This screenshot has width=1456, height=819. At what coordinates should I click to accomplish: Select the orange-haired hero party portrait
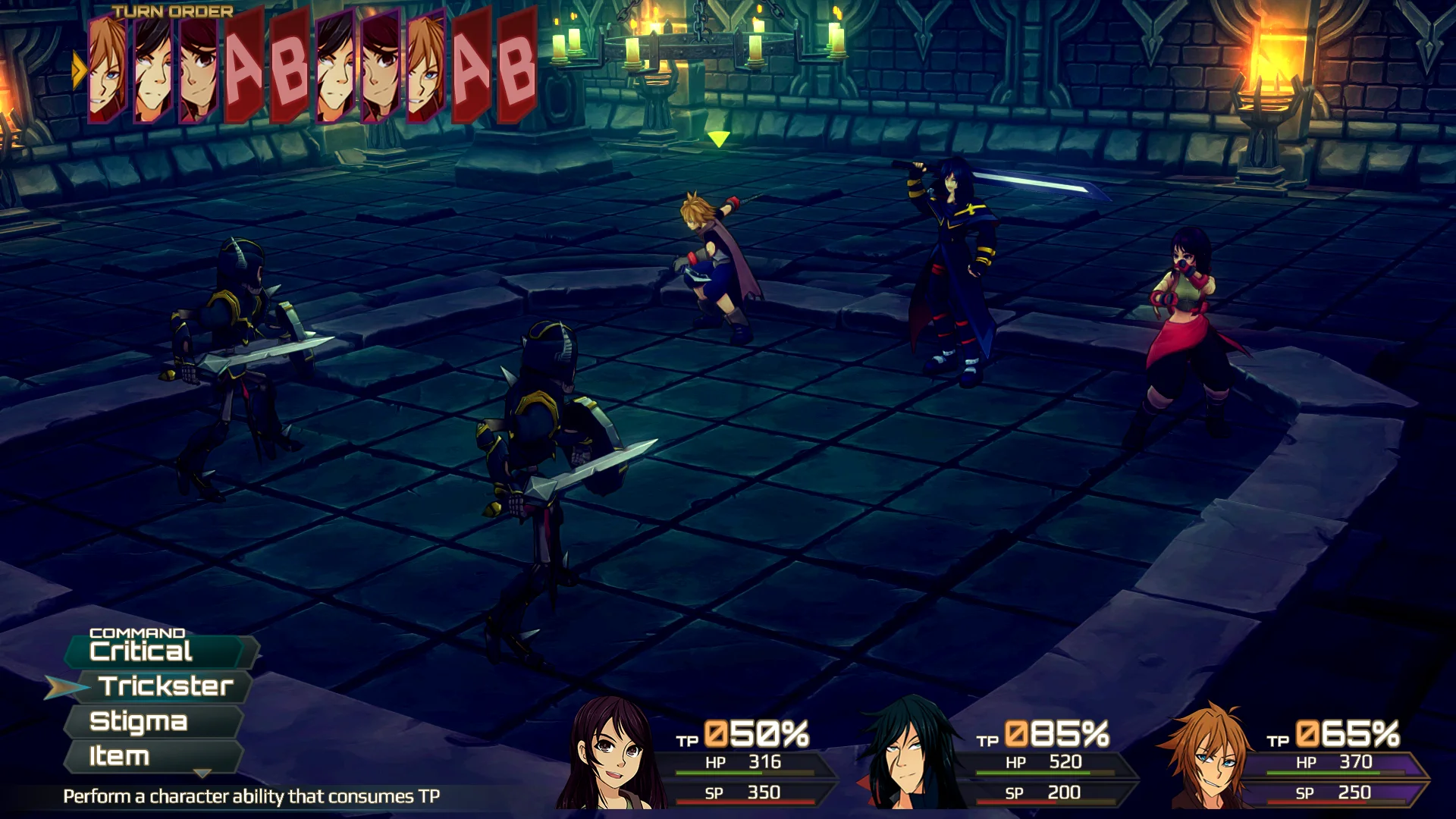pos(1207,756)
